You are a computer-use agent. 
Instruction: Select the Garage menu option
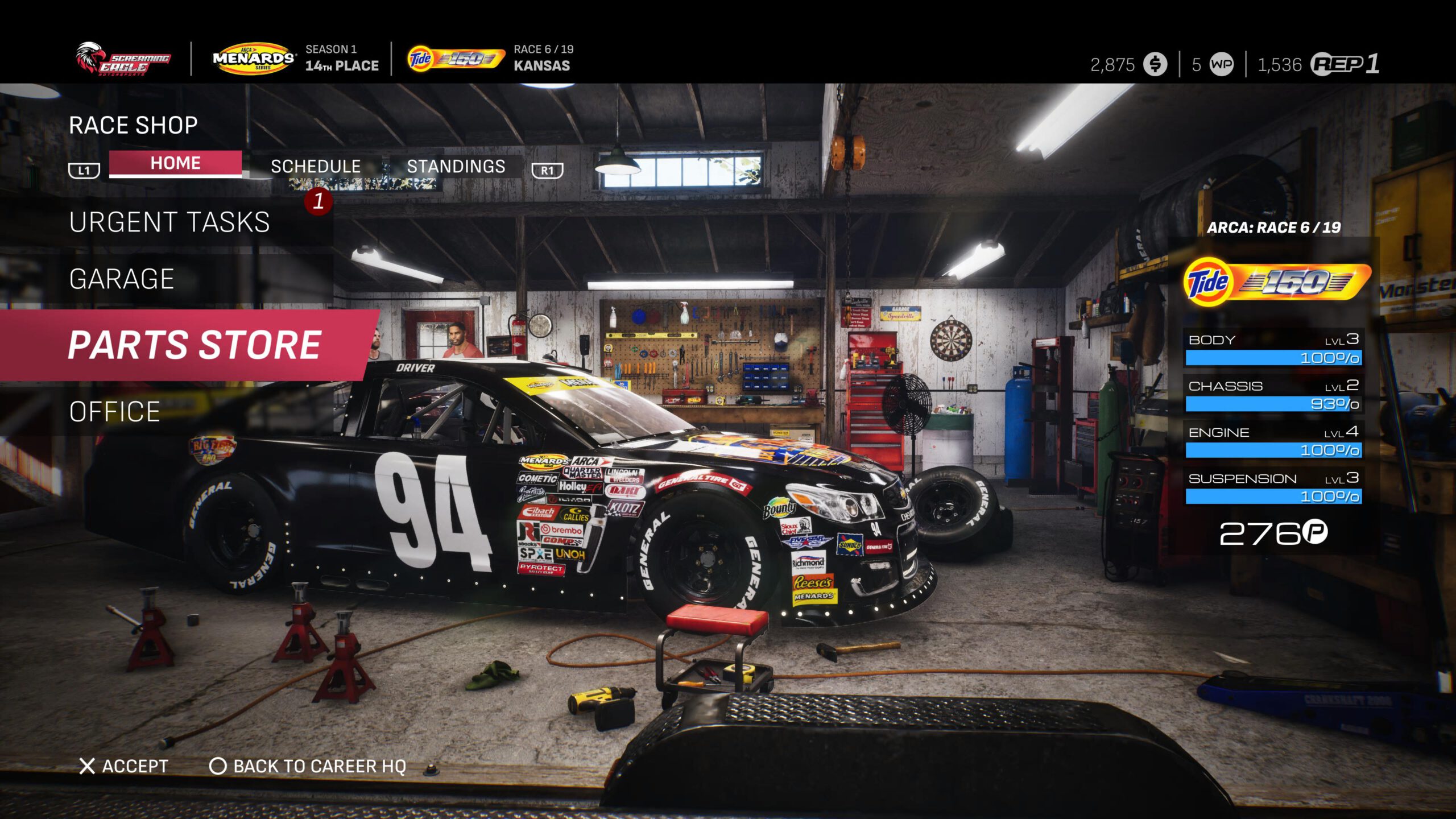tap(121, 279)
